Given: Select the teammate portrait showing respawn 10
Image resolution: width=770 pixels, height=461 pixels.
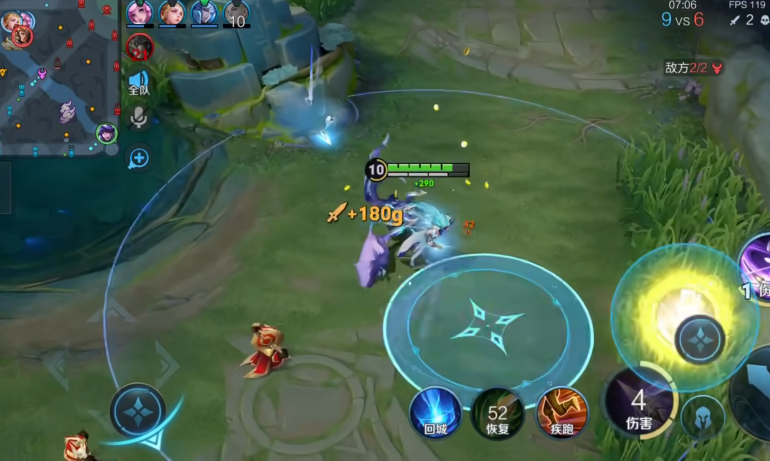Looking at the screenshot, I should 236,13.
